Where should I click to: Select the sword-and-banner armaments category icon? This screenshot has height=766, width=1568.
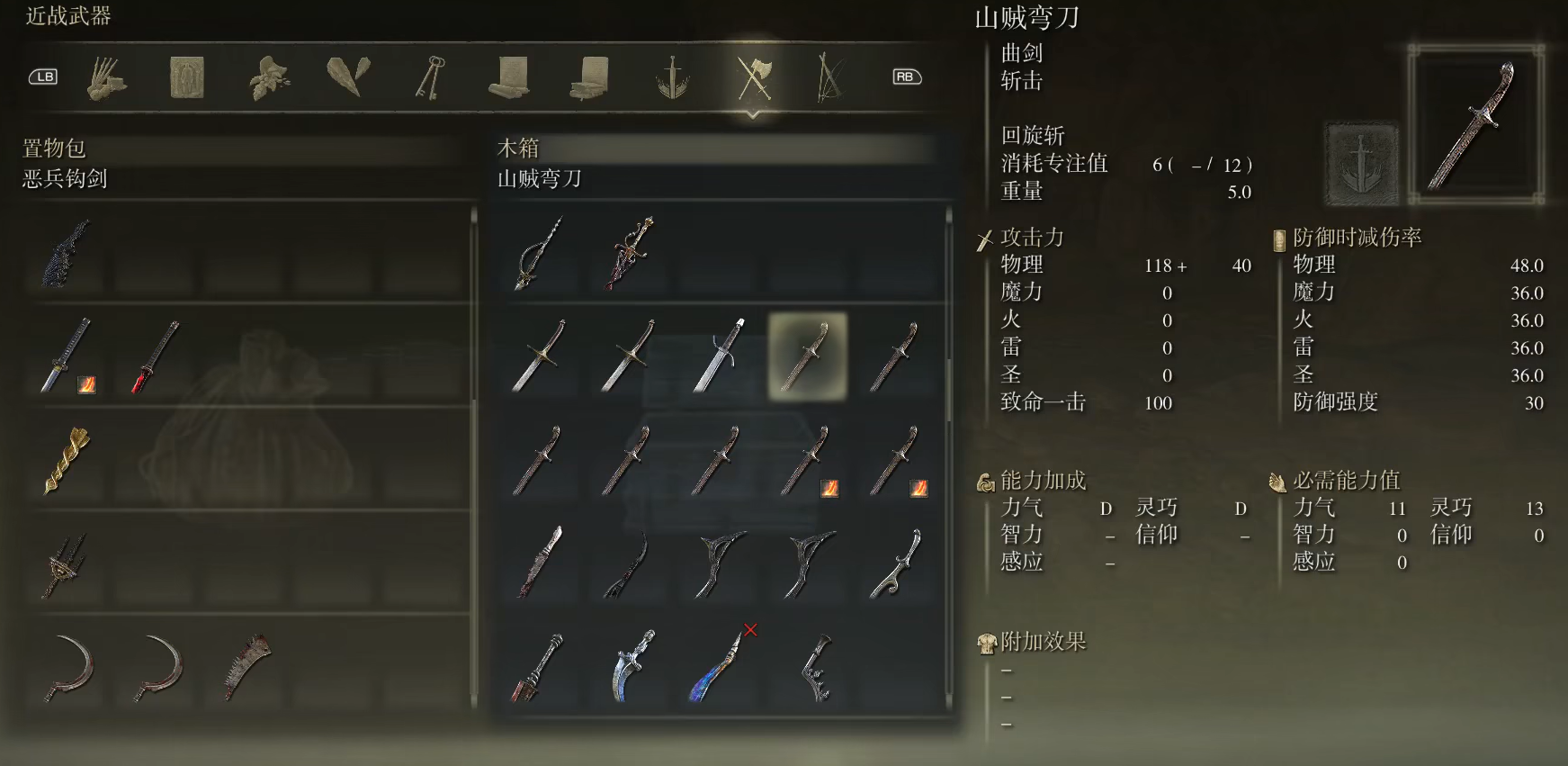click(671, 78)
